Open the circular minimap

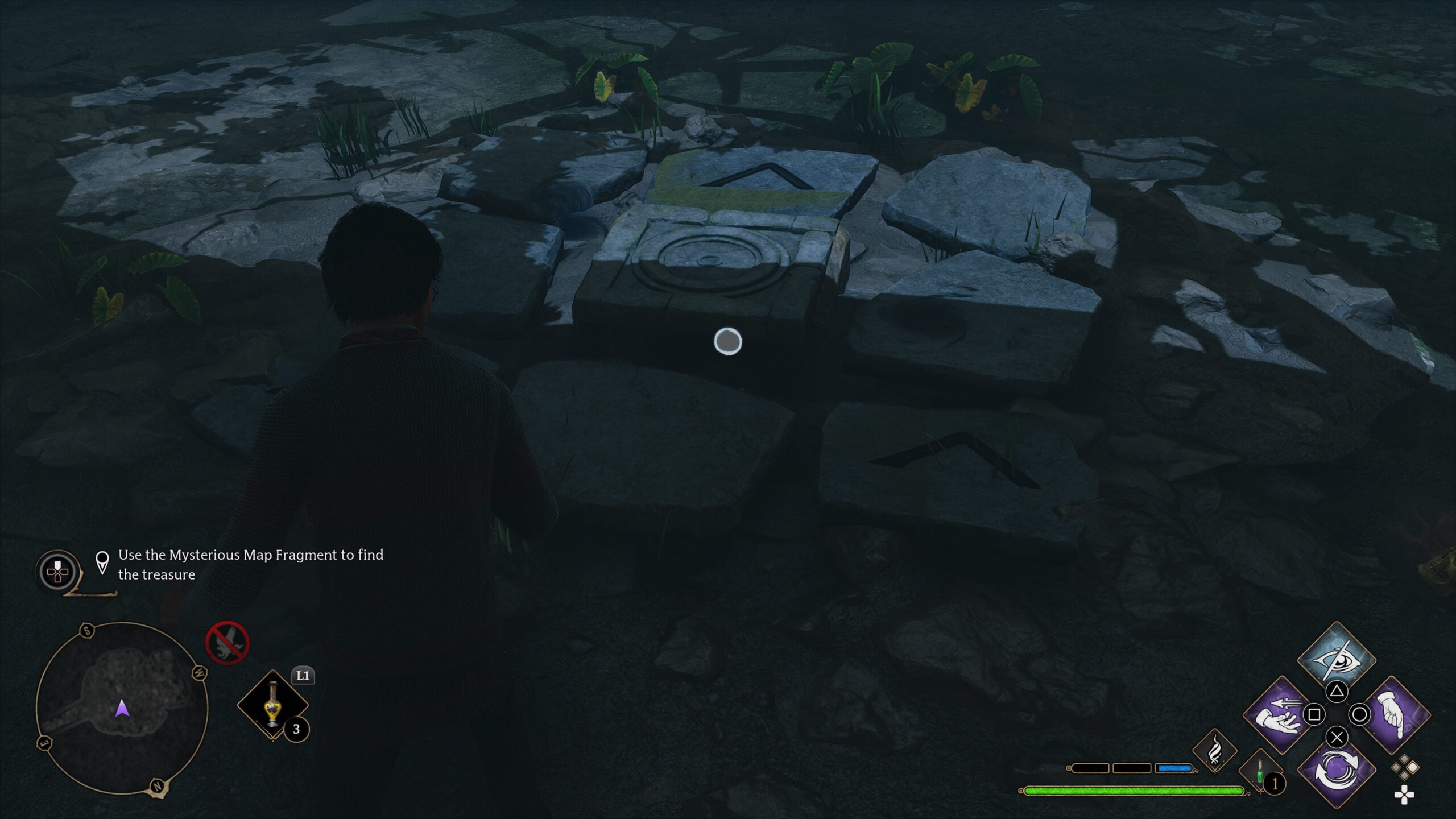click(x=122, y=708)
